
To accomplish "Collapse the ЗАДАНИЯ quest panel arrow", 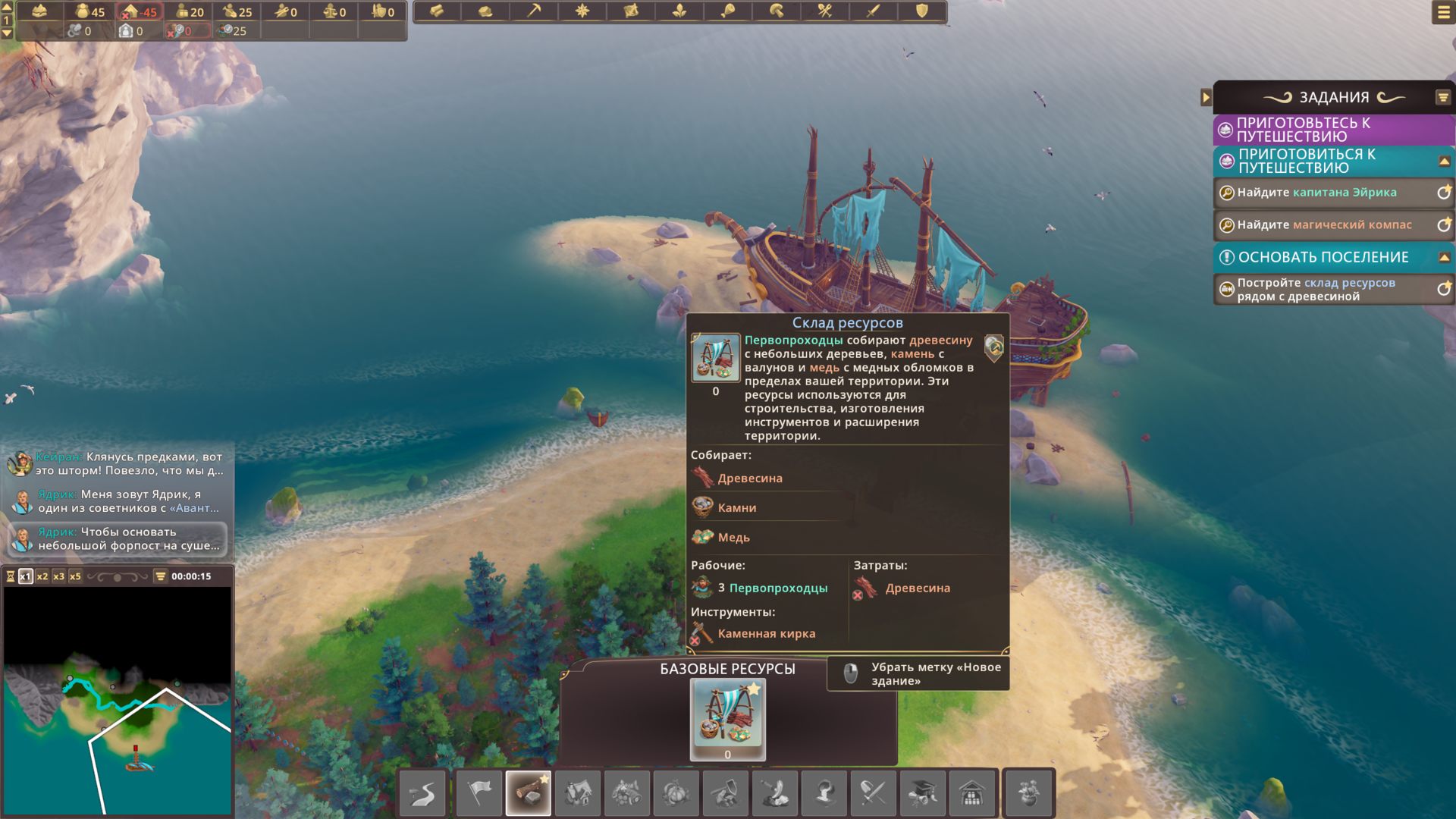I will [x=1206, y=97].
